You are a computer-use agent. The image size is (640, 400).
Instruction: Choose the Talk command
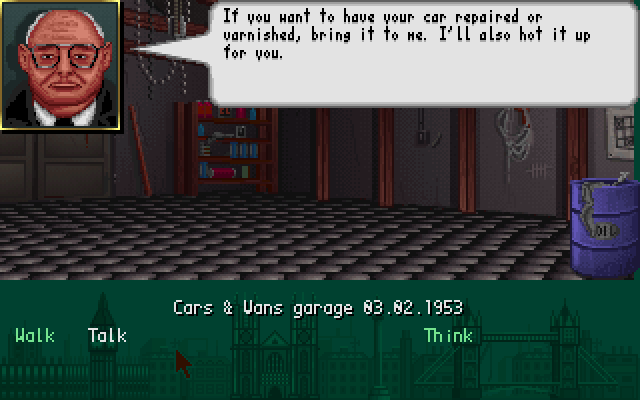107,336
